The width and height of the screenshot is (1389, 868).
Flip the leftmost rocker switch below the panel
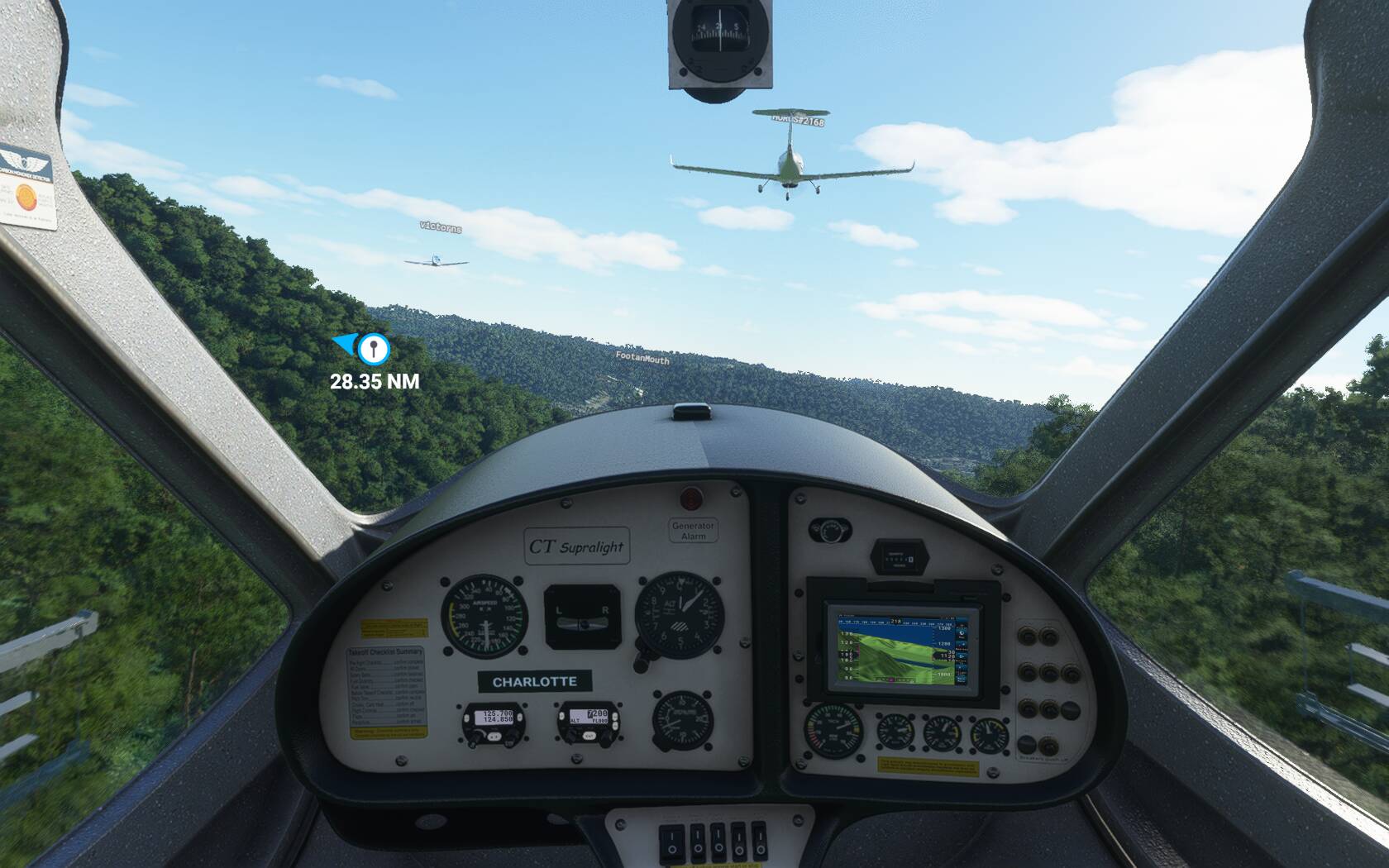pos(671,842)
